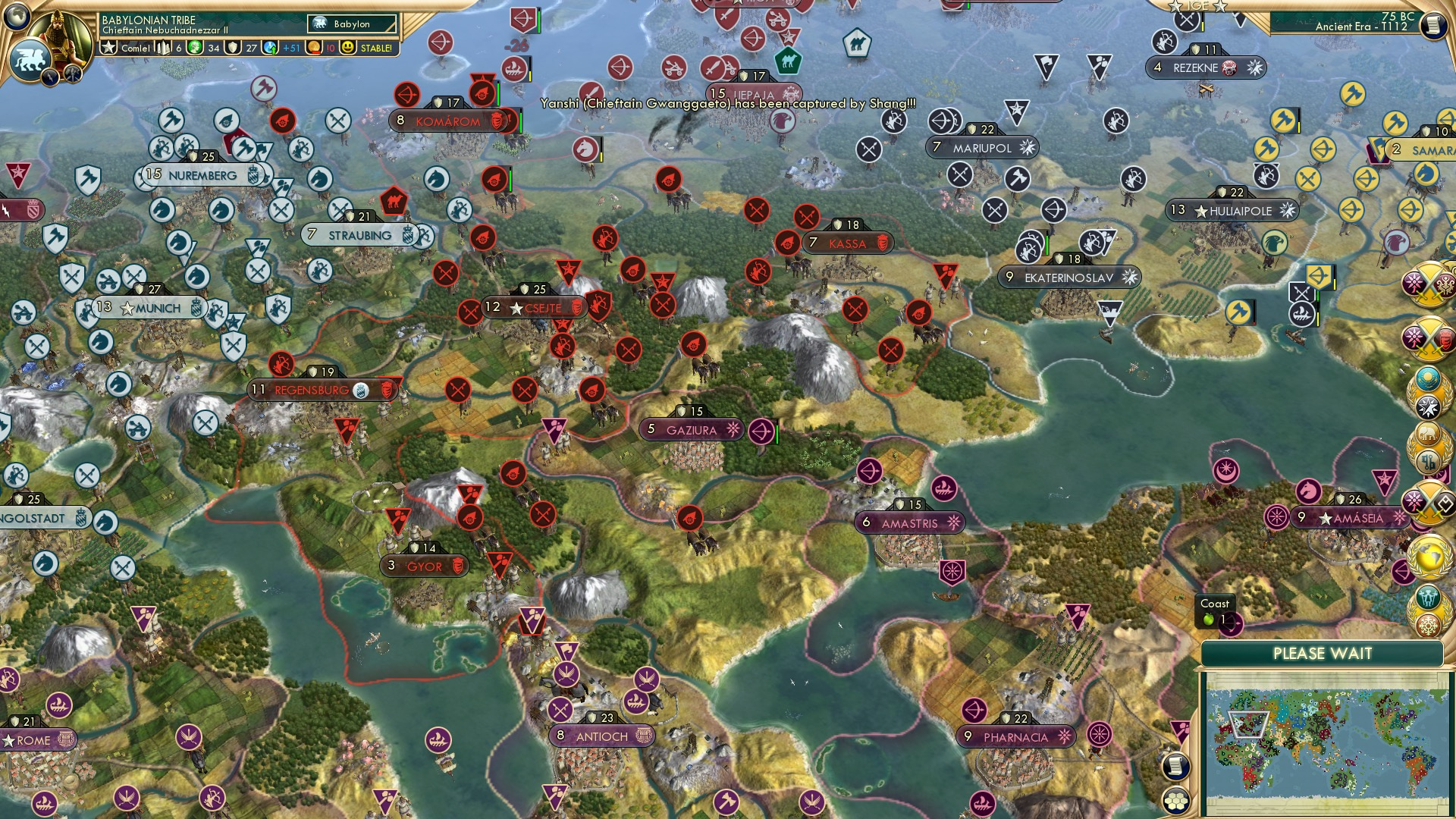Select the Gaziura city banner

691,430
